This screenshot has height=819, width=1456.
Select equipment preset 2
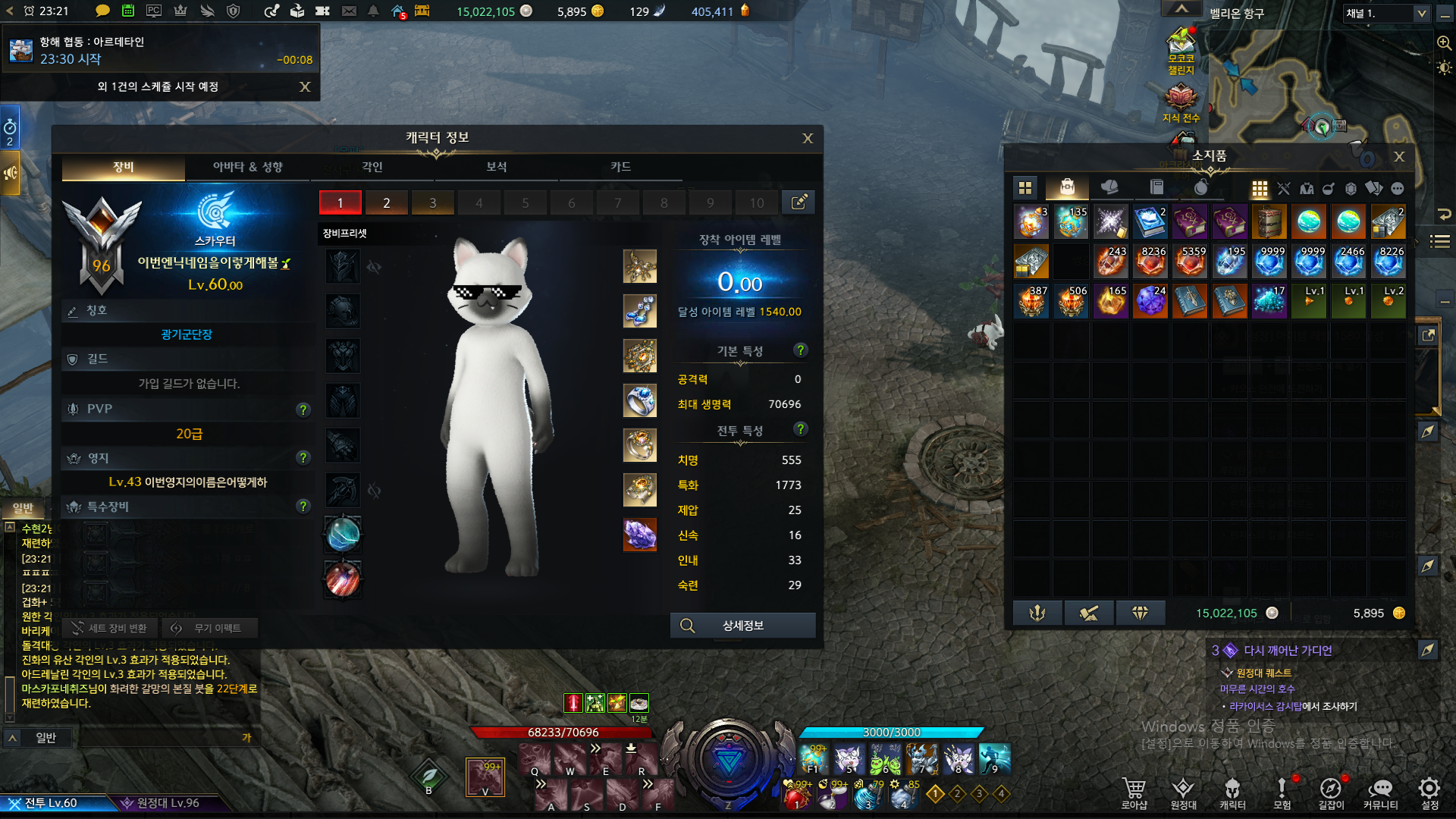[x=386, y=202]
